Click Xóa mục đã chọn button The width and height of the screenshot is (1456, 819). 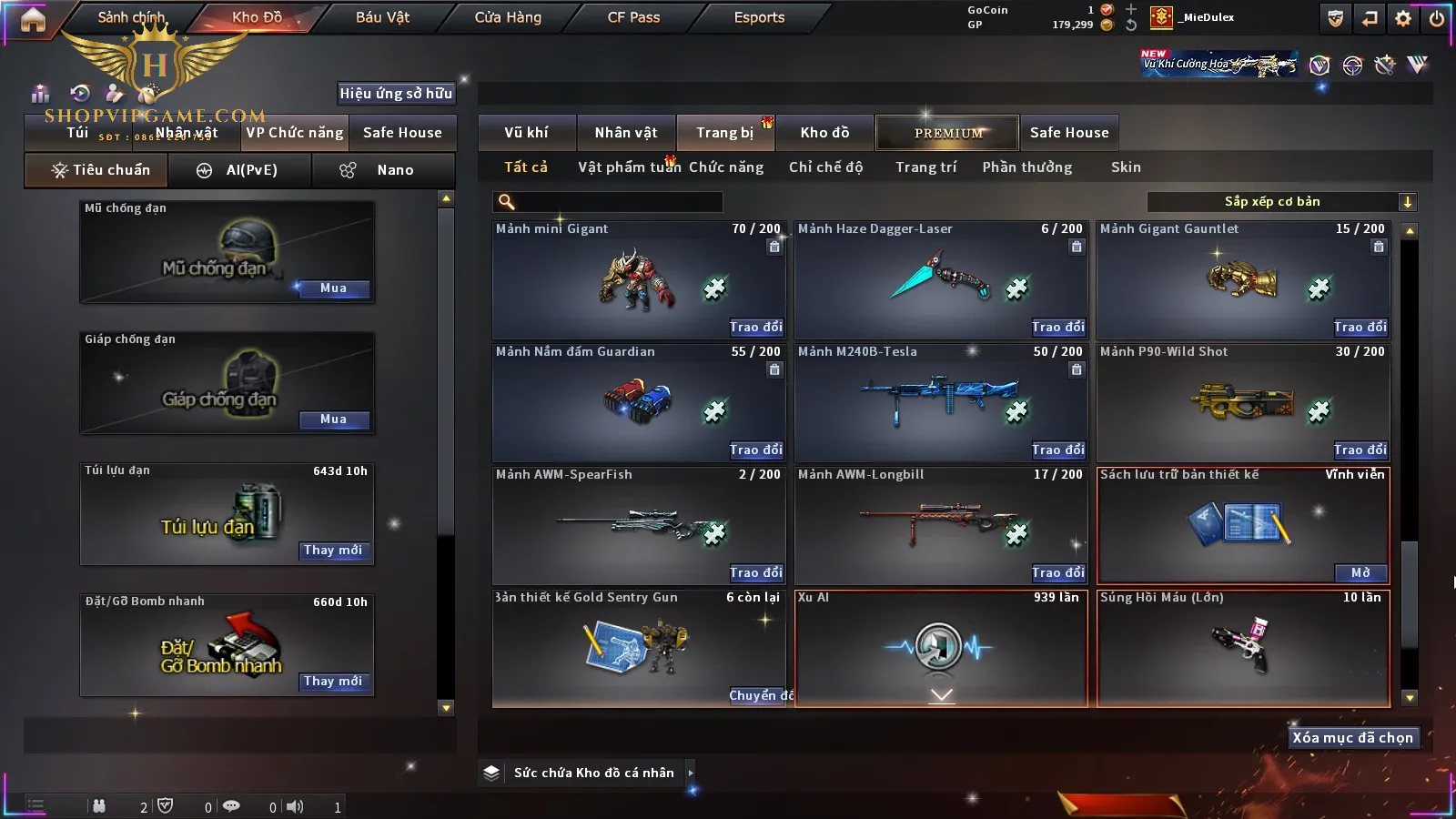(1352, 738)
